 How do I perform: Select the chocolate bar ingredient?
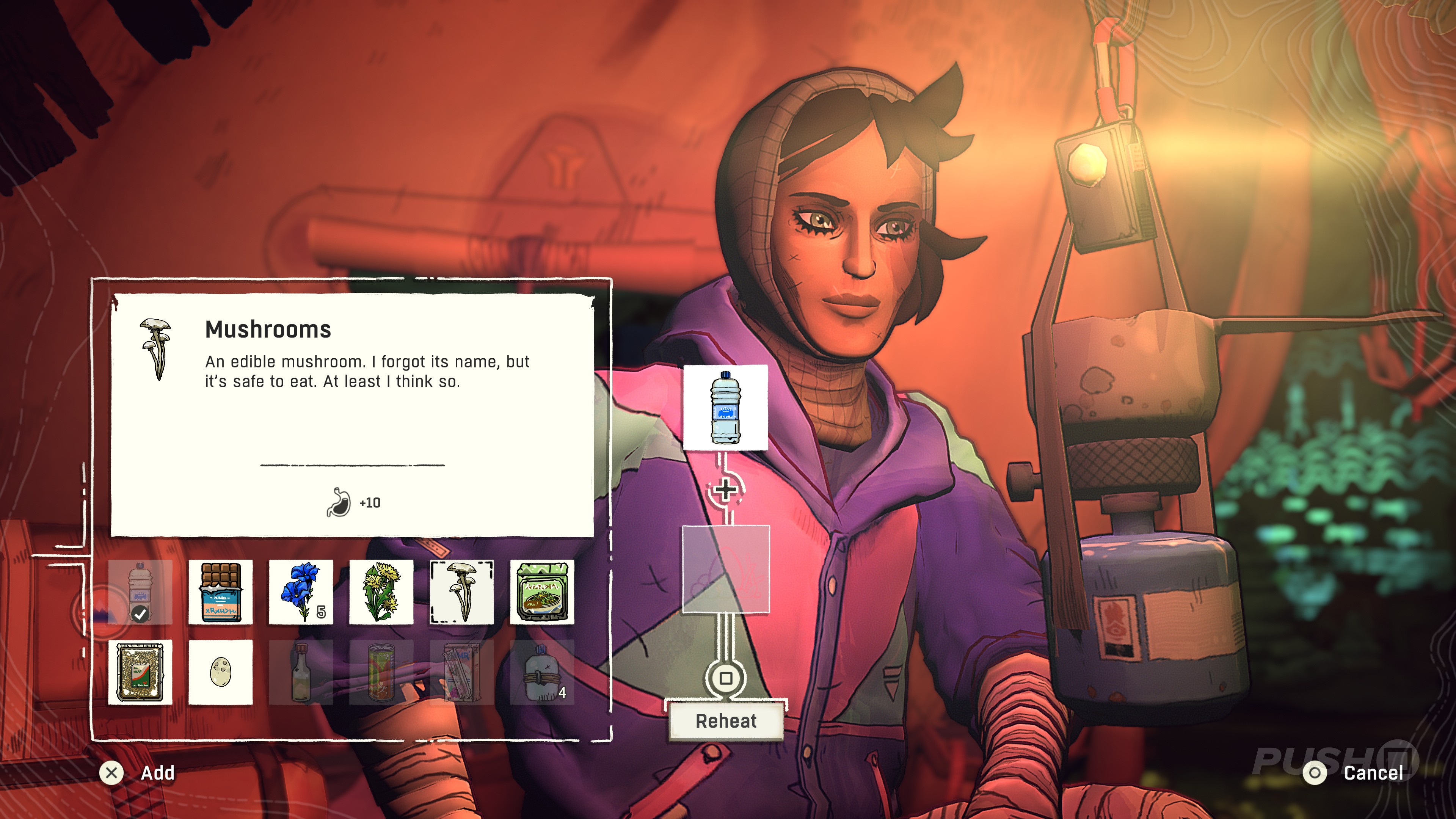coord(220,592)
